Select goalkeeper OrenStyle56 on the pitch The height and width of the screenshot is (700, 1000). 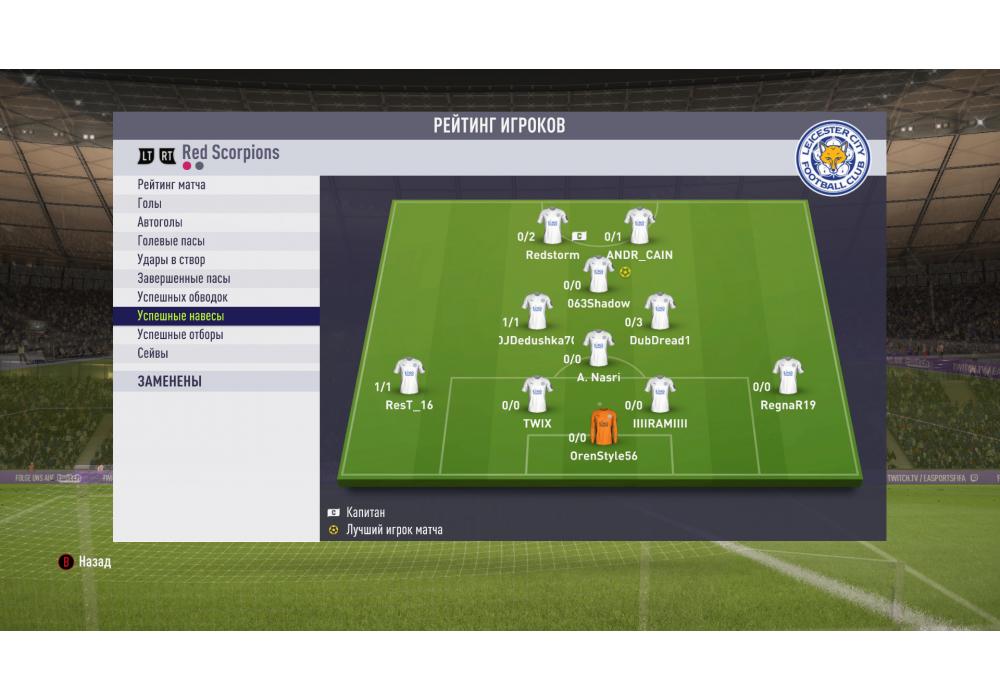(603, 426)
